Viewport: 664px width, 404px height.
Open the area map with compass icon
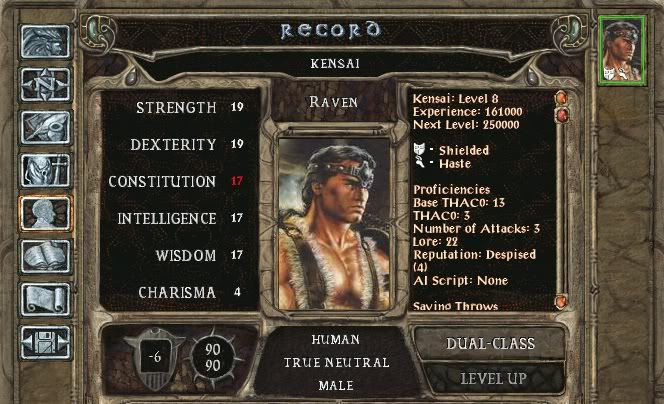click(x=45, y=84)
